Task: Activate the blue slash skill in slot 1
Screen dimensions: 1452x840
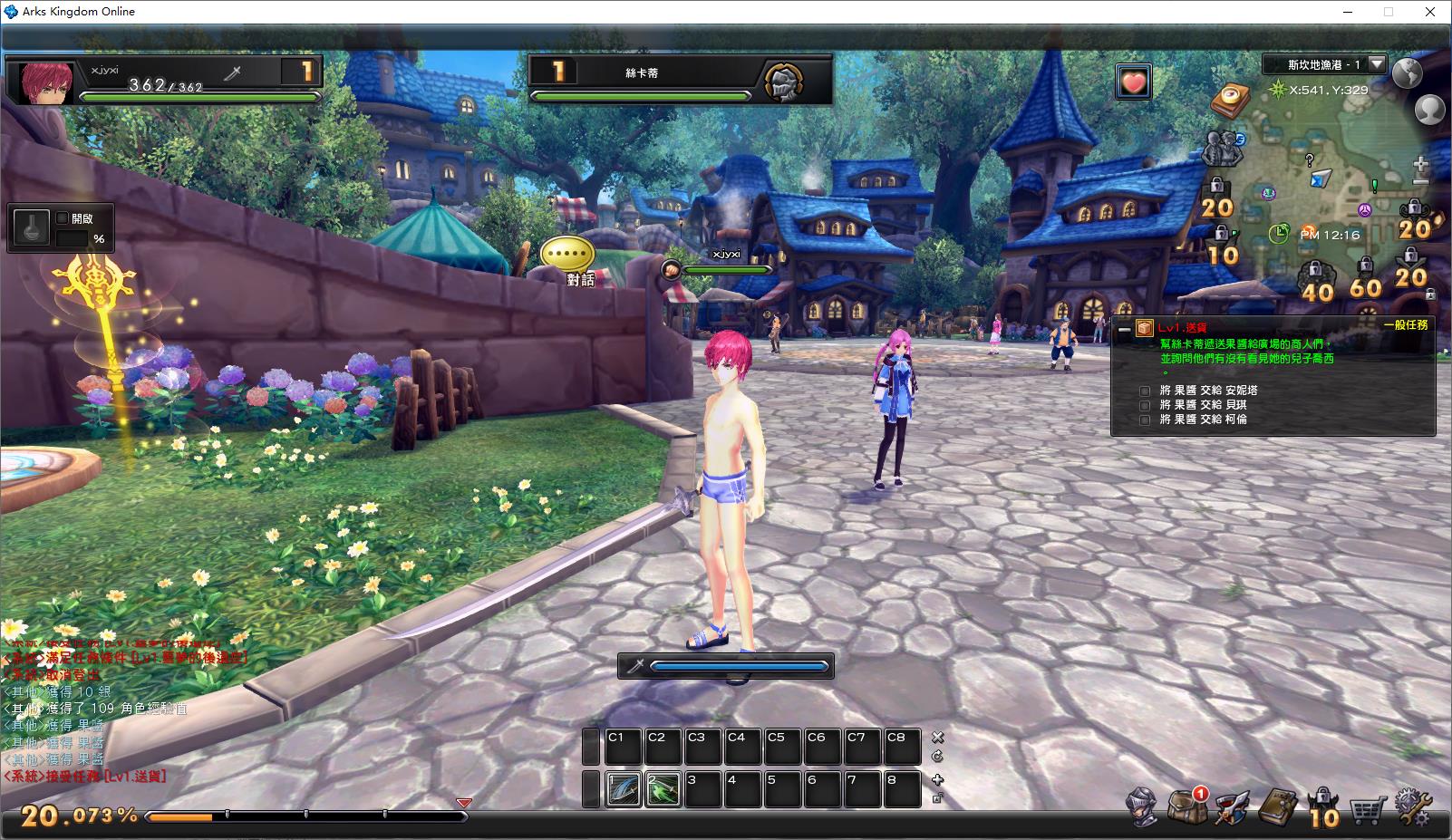Action: (624, 789)
